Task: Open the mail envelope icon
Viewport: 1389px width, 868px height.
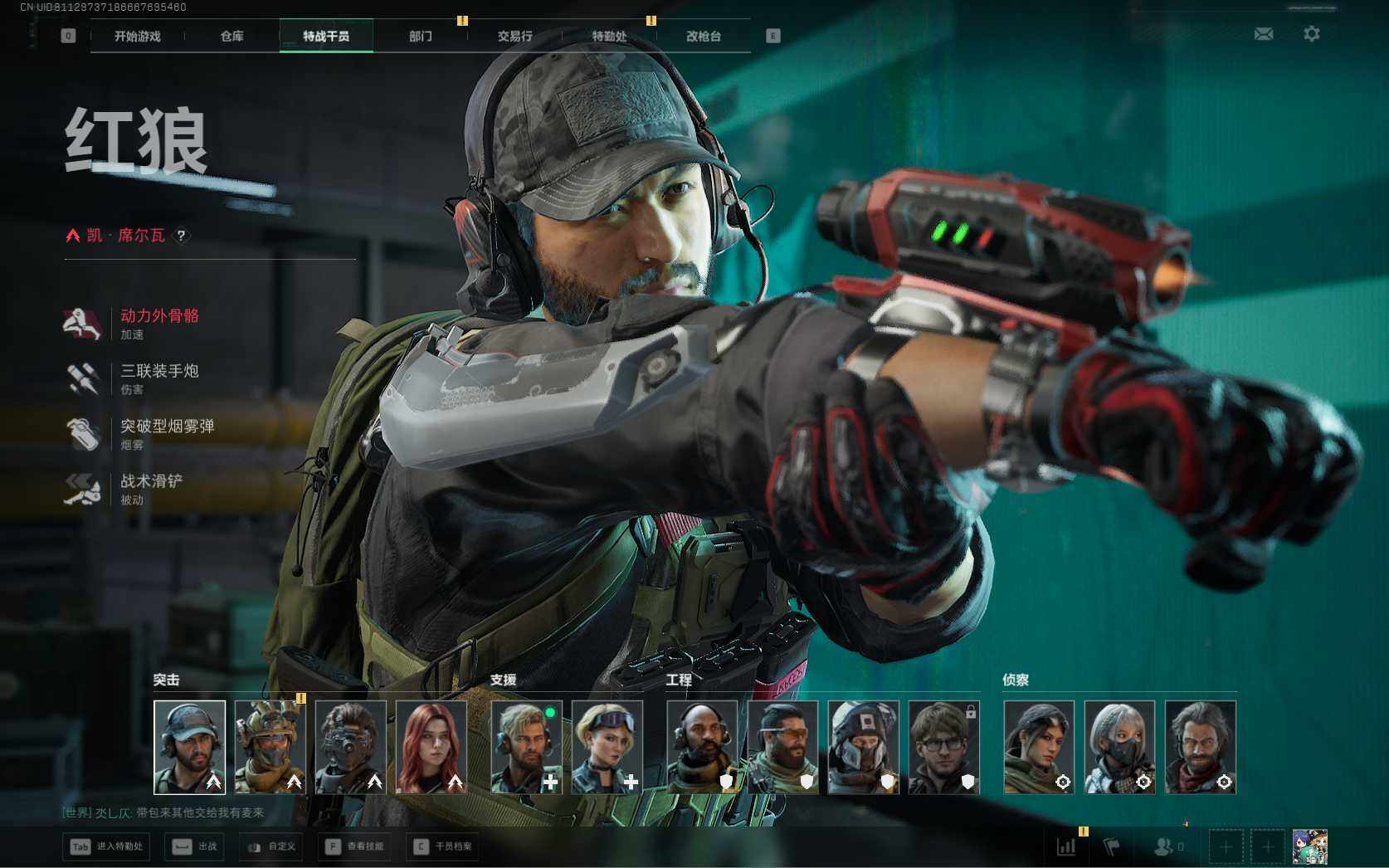Action: click(1264, 34)
